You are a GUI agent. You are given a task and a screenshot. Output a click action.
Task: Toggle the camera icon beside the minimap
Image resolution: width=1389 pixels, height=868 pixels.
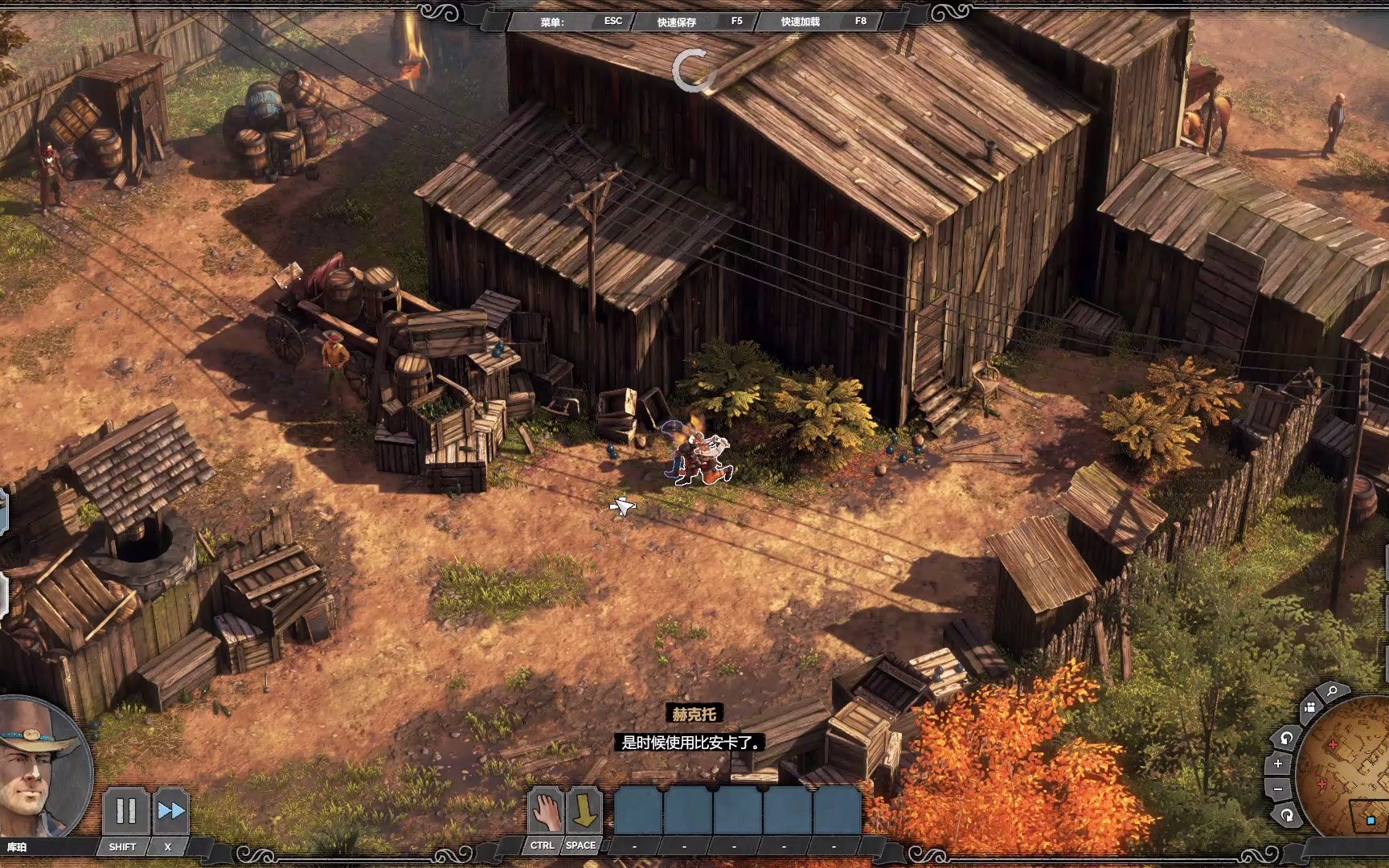pyautogui.click(x=1310, y=707)
